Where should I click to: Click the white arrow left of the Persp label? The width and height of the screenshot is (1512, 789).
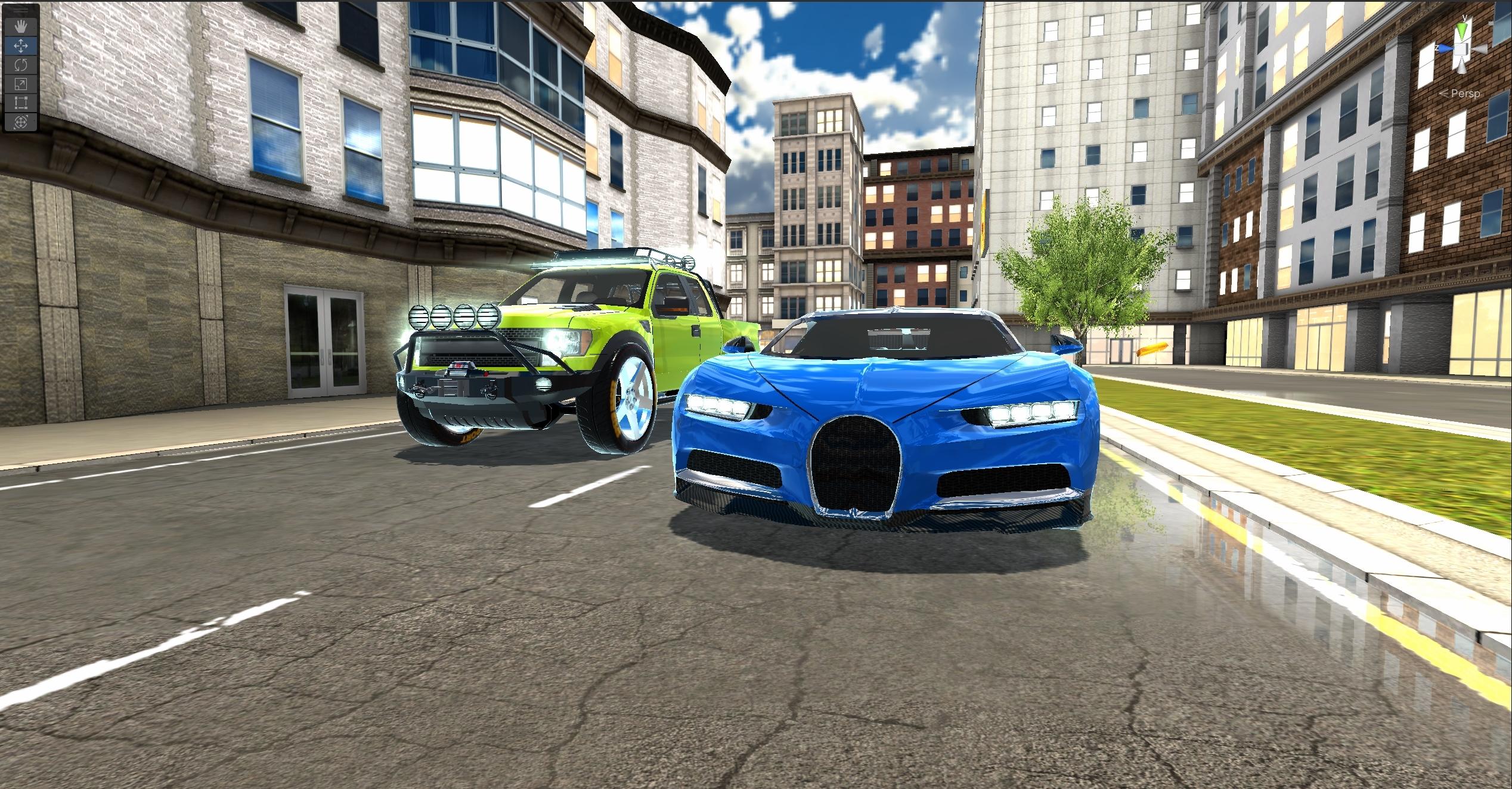tap(1444, 94)
